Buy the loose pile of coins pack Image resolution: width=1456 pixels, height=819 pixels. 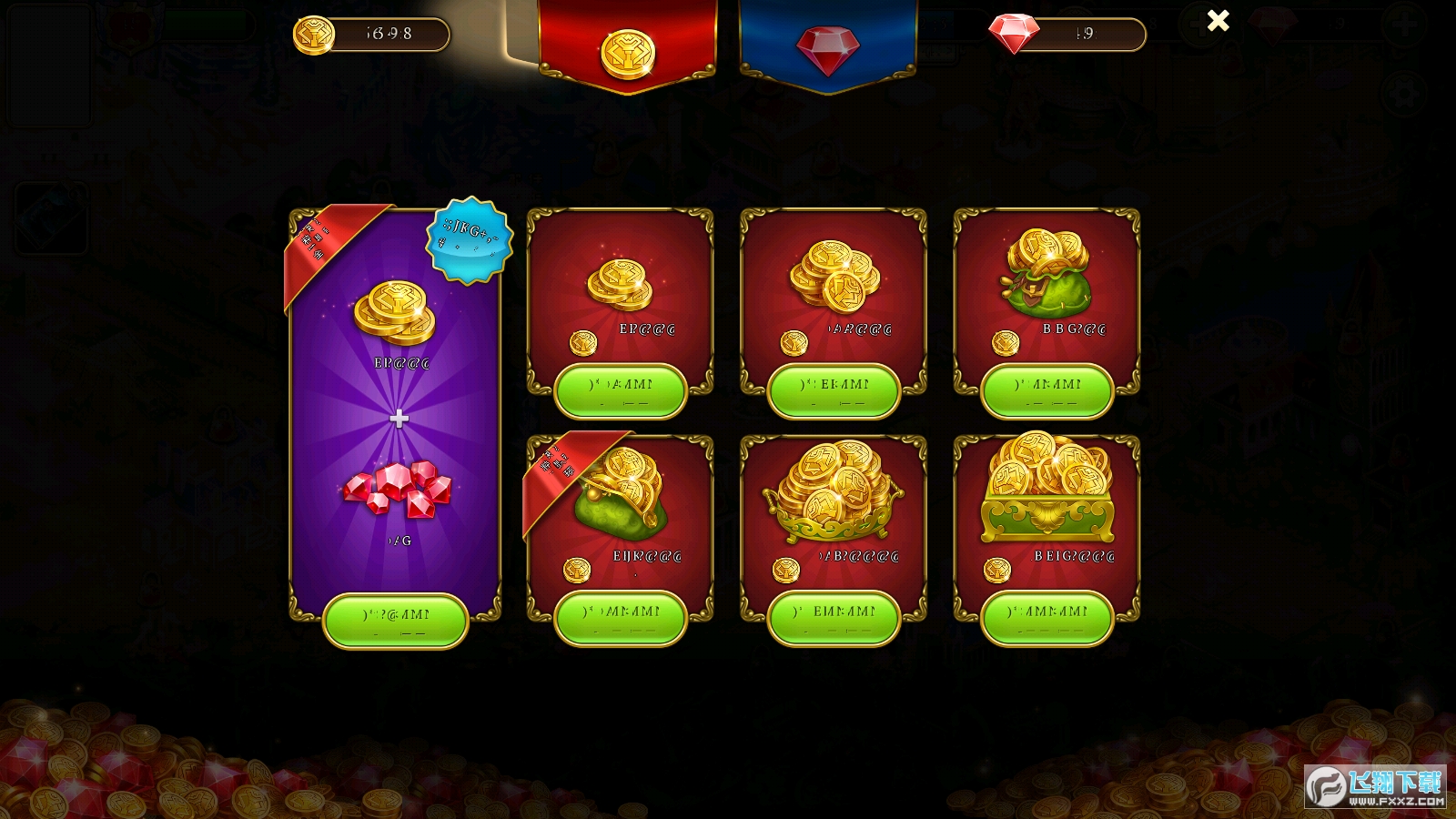pyautogui.click(x=834, y=391)
